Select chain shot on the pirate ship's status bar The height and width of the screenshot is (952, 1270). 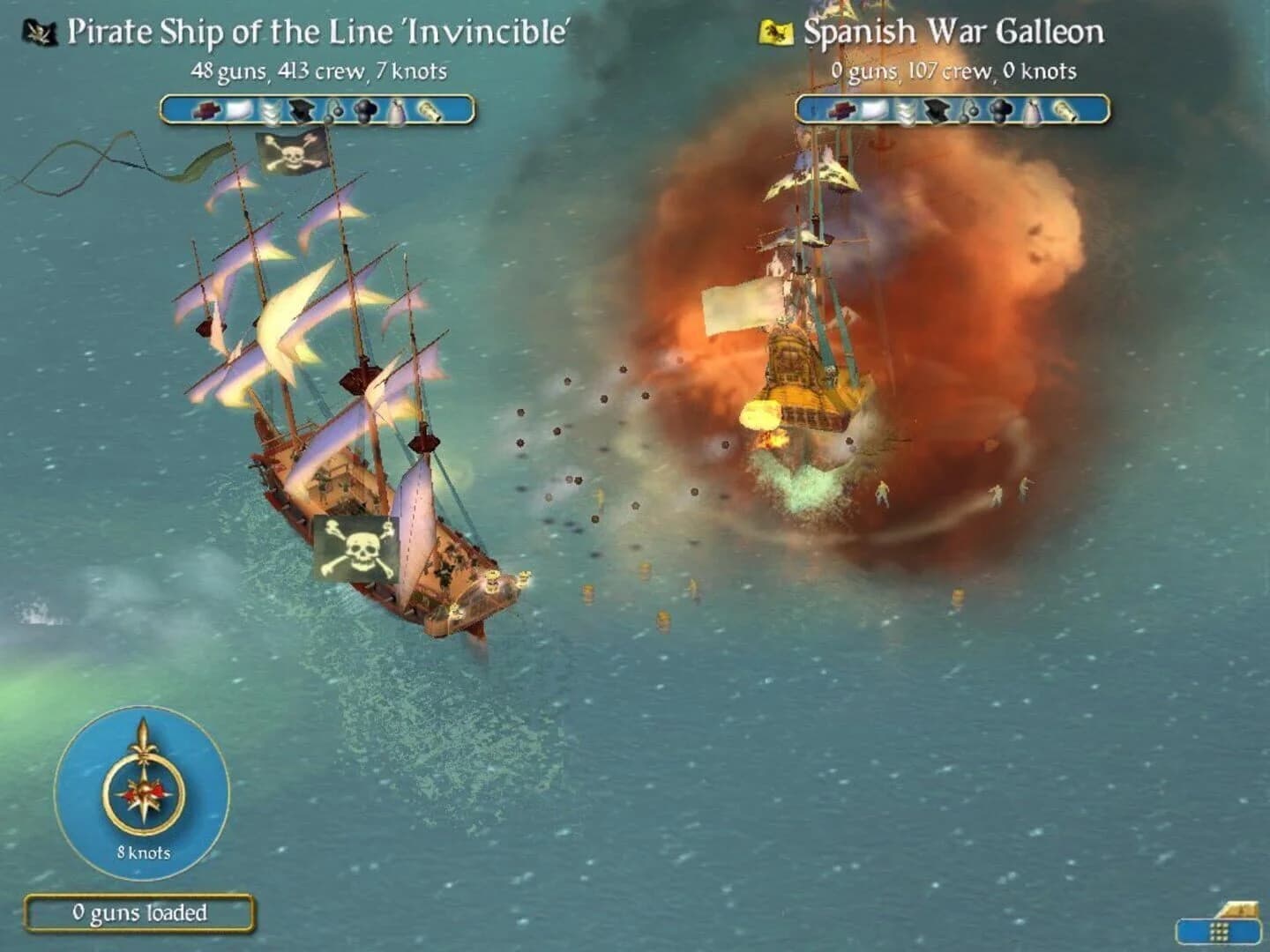[334, 112]
